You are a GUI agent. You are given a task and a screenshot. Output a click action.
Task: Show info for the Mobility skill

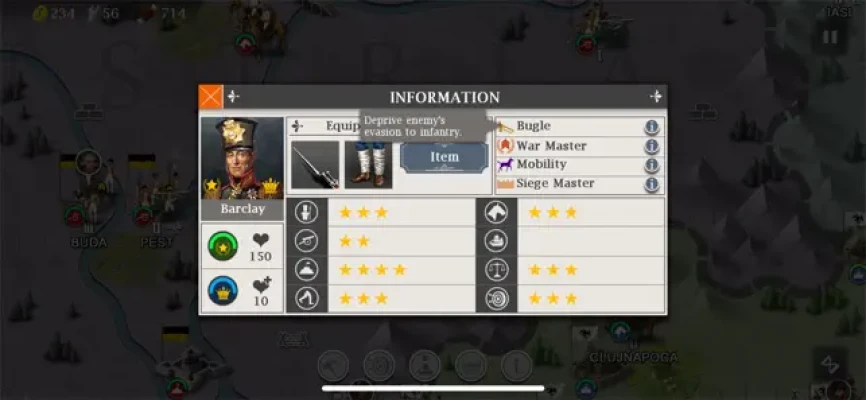[x=651, y=165]
